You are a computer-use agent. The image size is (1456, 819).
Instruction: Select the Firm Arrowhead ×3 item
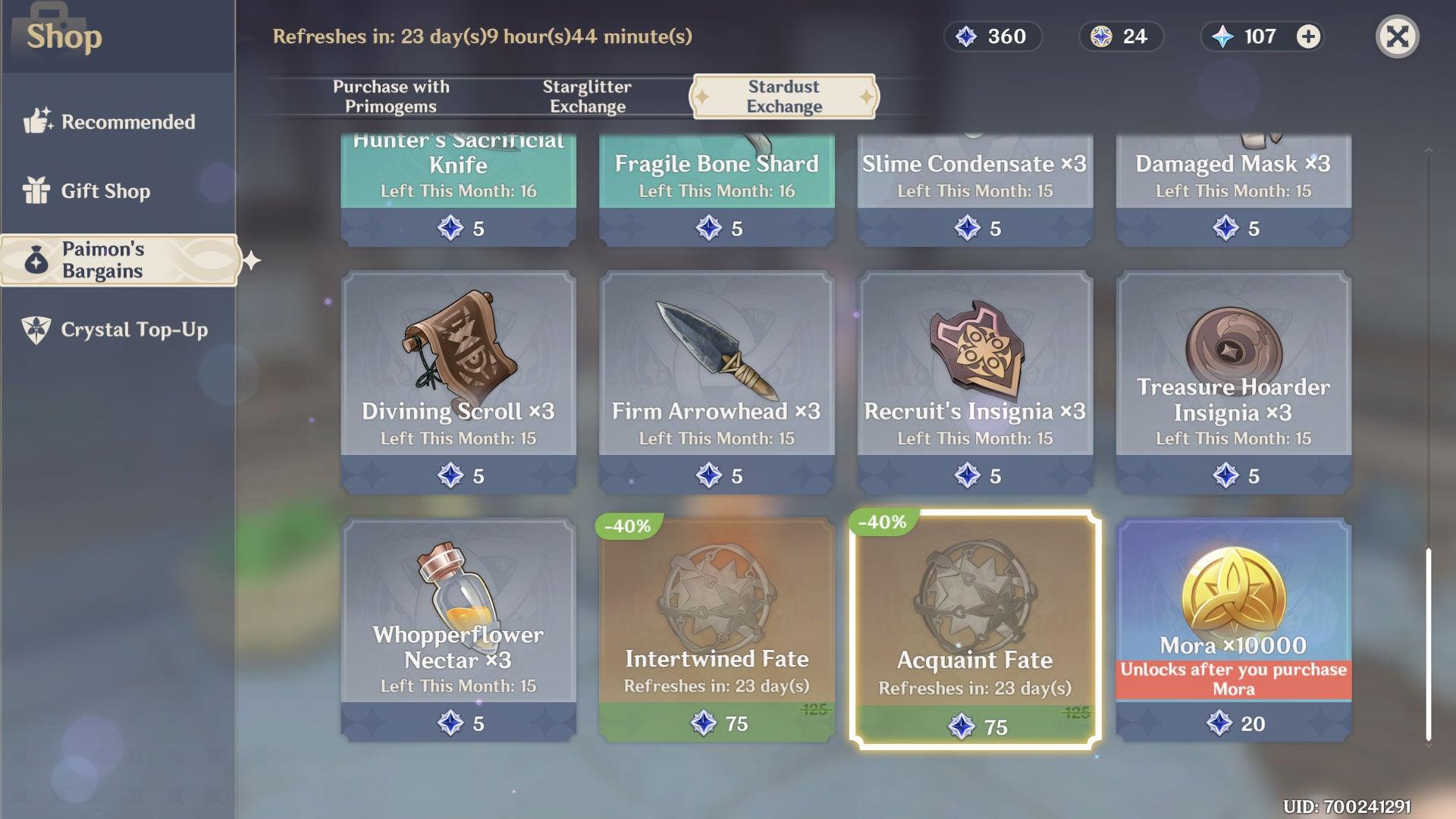[x=717, y=379]
